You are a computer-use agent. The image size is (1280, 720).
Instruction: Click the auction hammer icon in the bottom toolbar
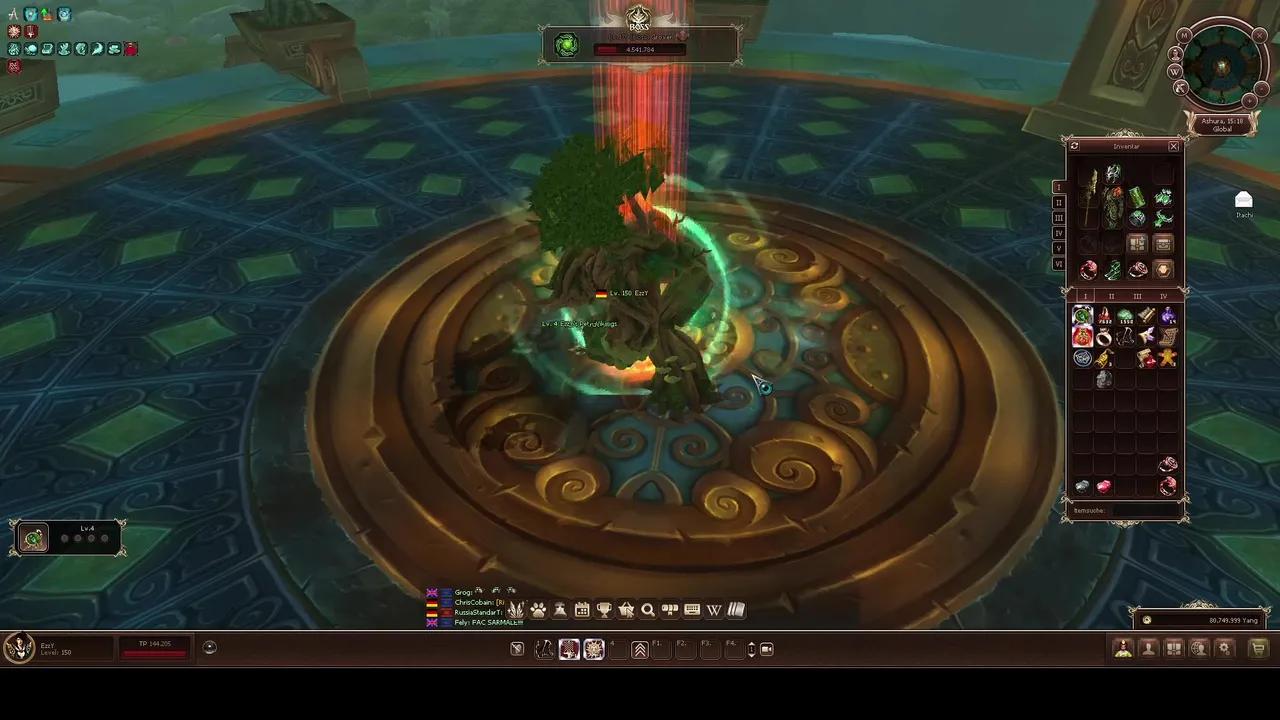[560, 610]
